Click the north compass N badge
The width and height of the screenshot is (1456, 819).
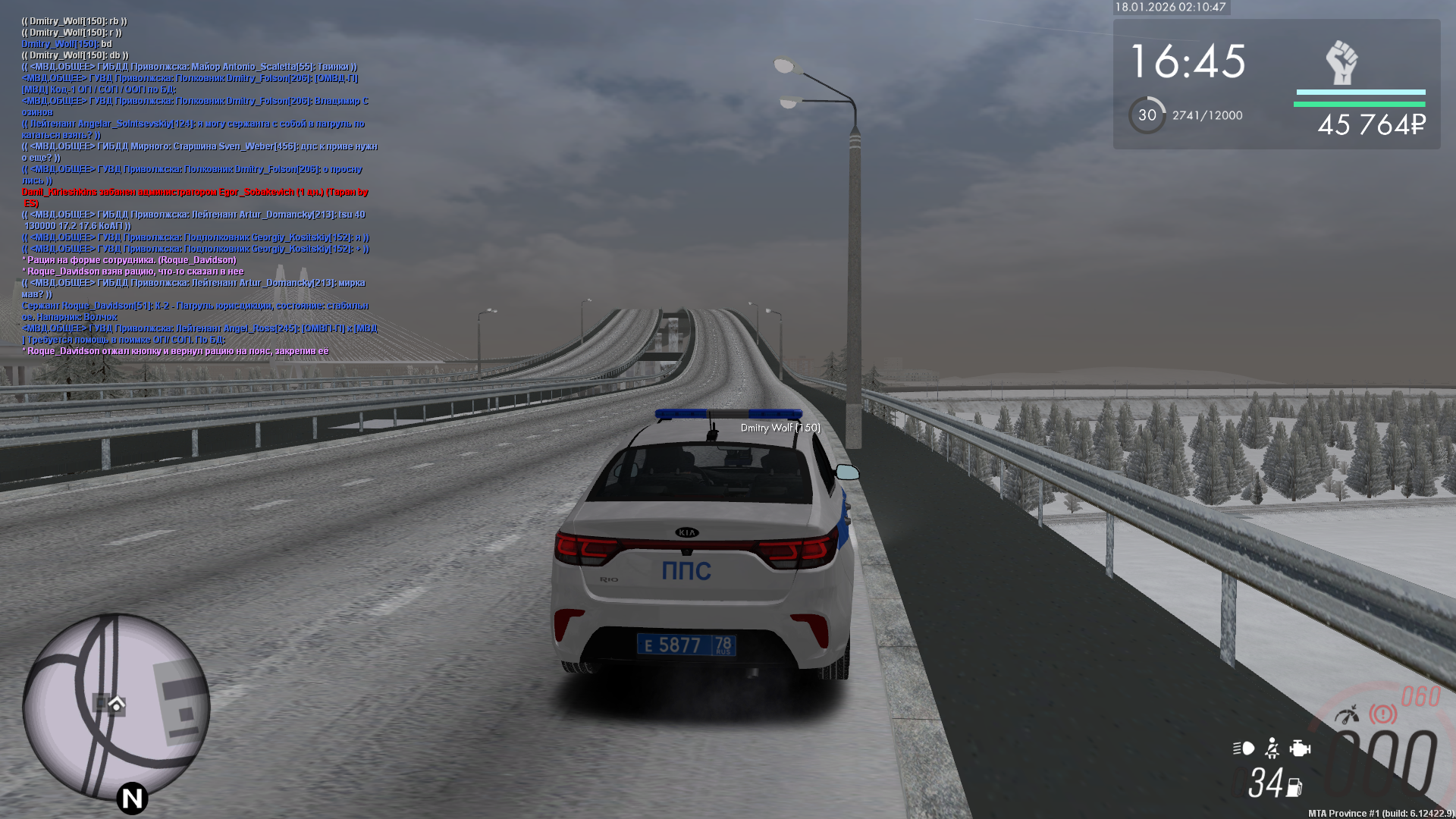point(132,798)
